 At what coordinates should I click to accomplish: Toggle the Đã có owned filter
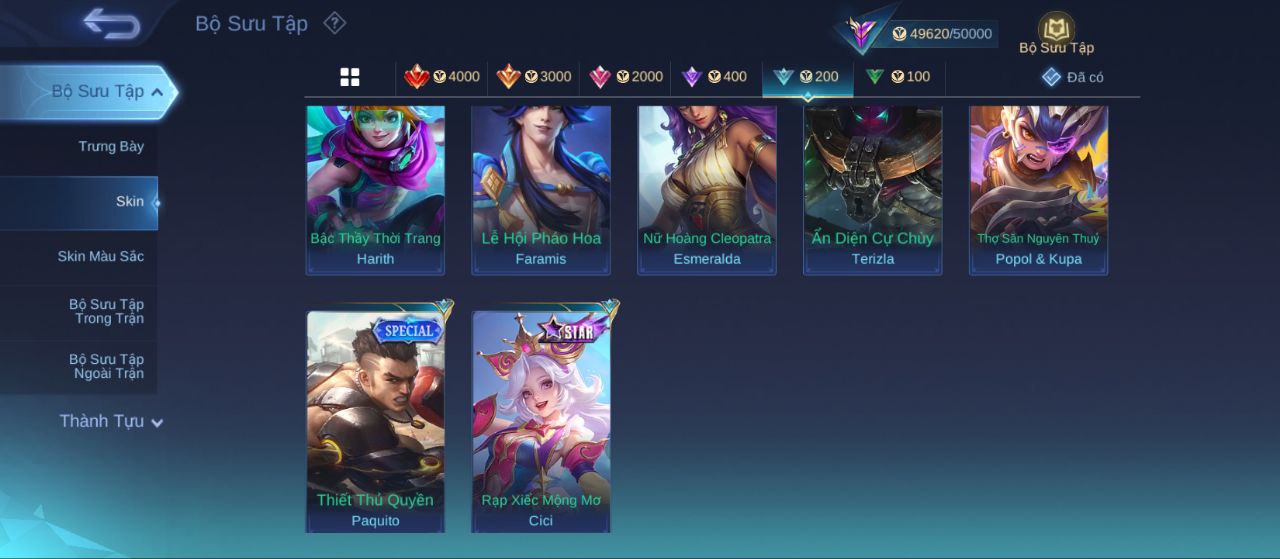[x=1072, y=77]
